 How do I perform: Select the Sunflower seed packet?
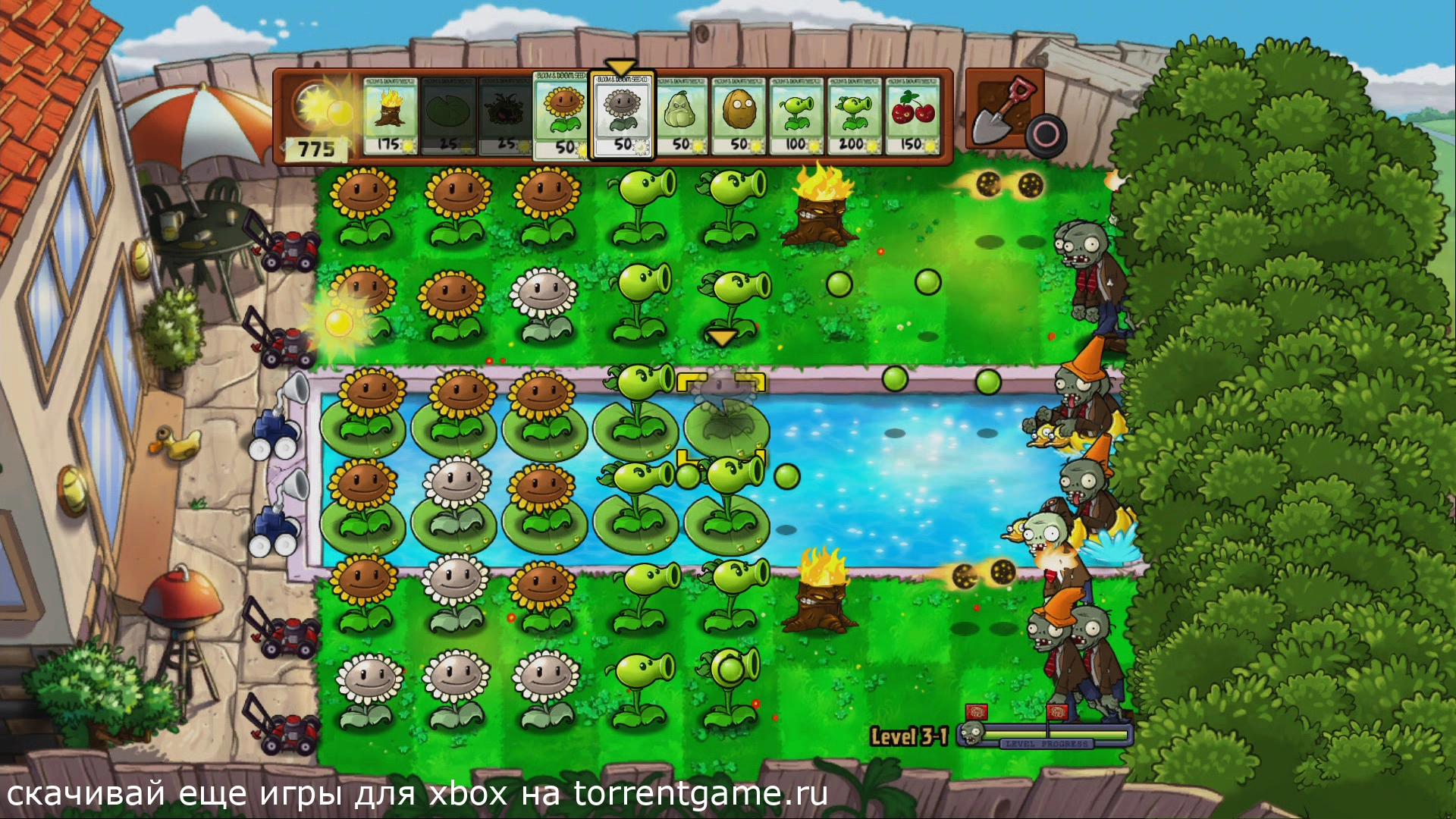click(x=563, y=116)
